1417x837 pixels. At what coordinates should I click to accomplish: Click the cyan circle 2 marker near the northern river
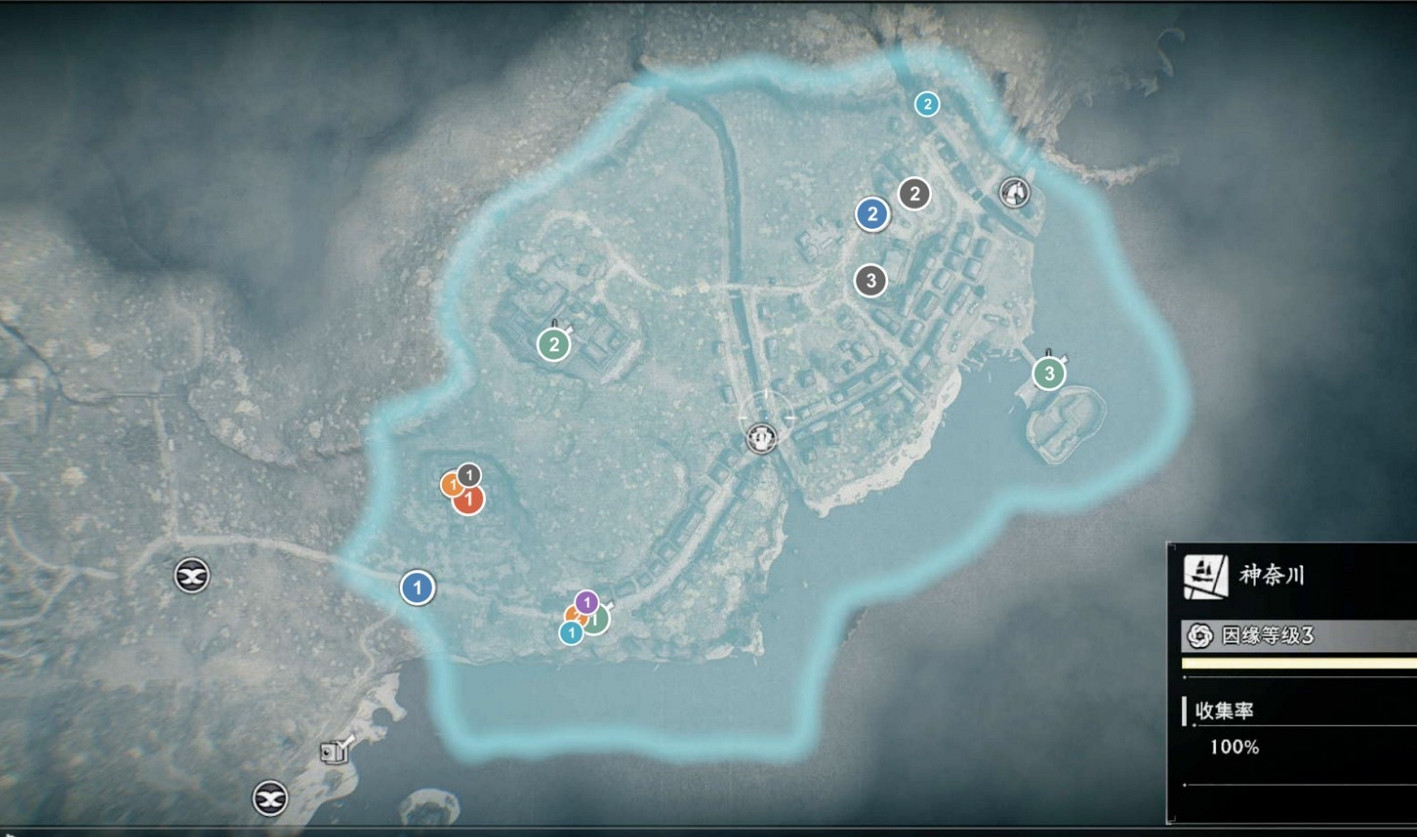pos(926,102)
